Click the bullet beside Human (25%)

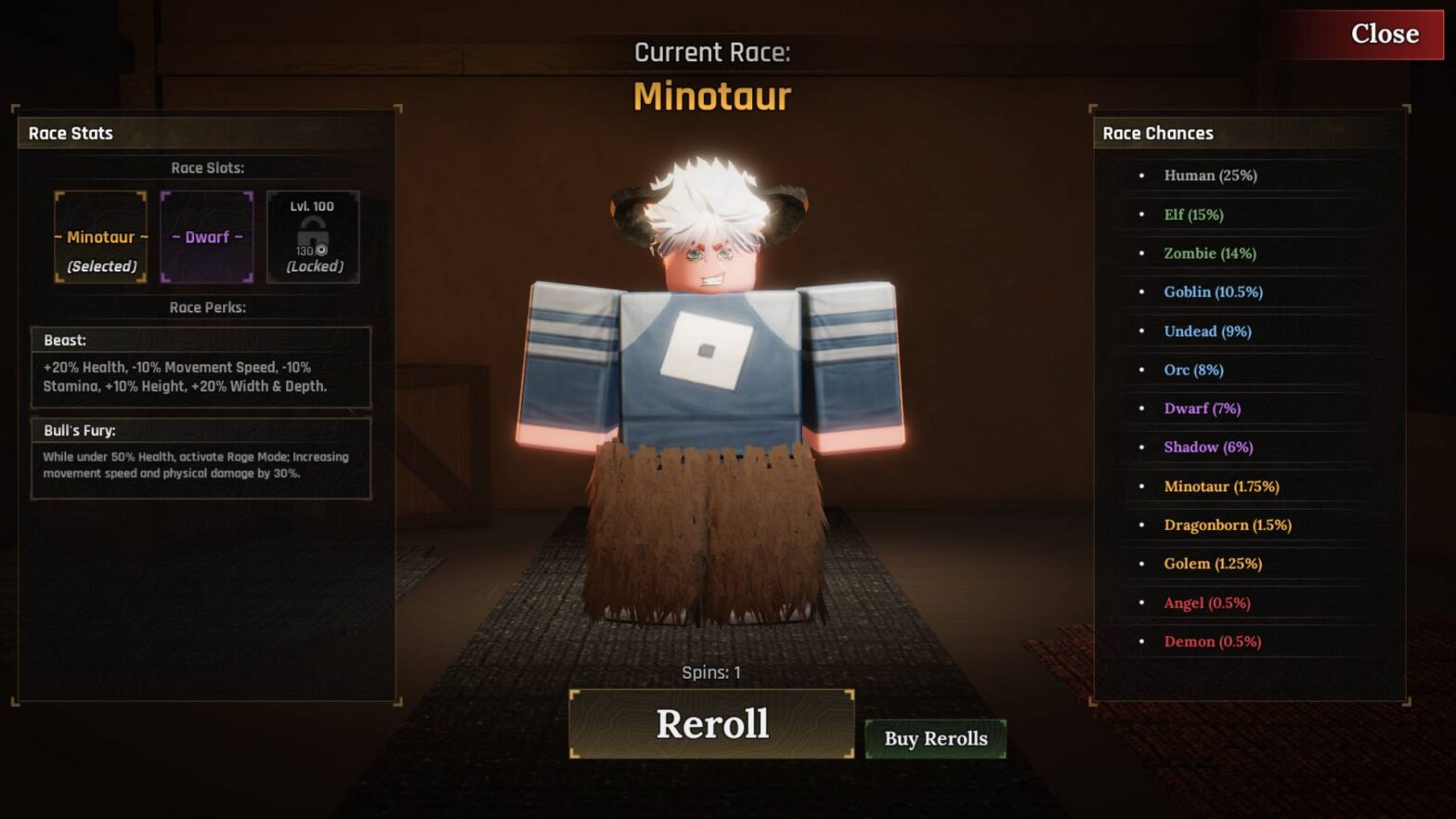pyautogui.click(x=1140, y=175)
